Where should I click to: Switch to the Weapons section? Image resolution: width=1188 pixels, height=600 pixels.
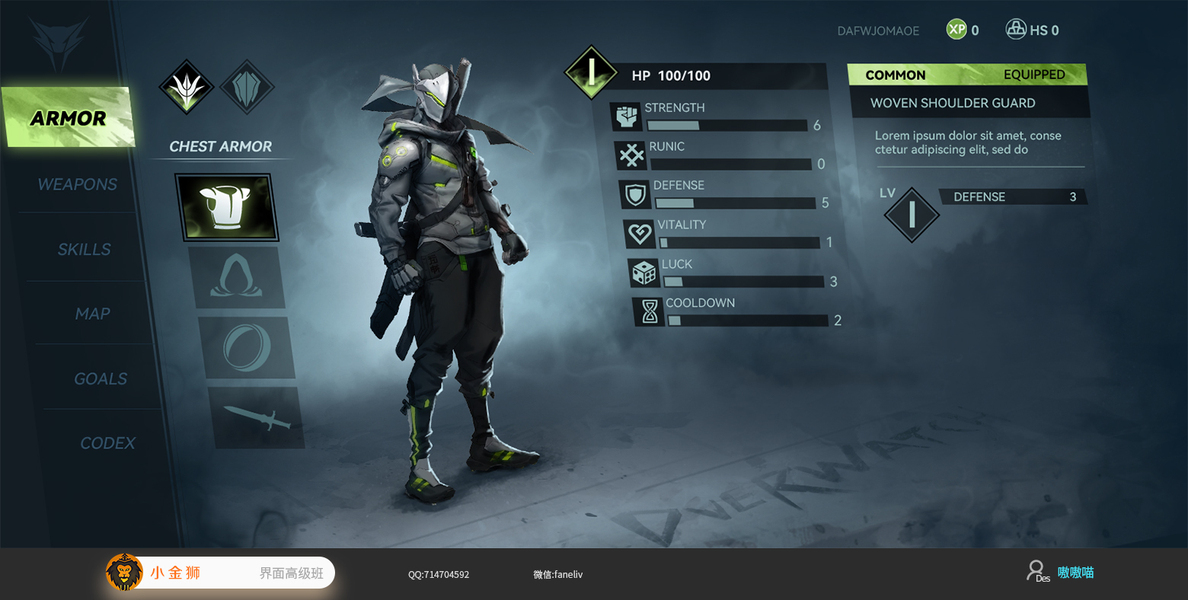pyautogui.click(x=77, y=184)
